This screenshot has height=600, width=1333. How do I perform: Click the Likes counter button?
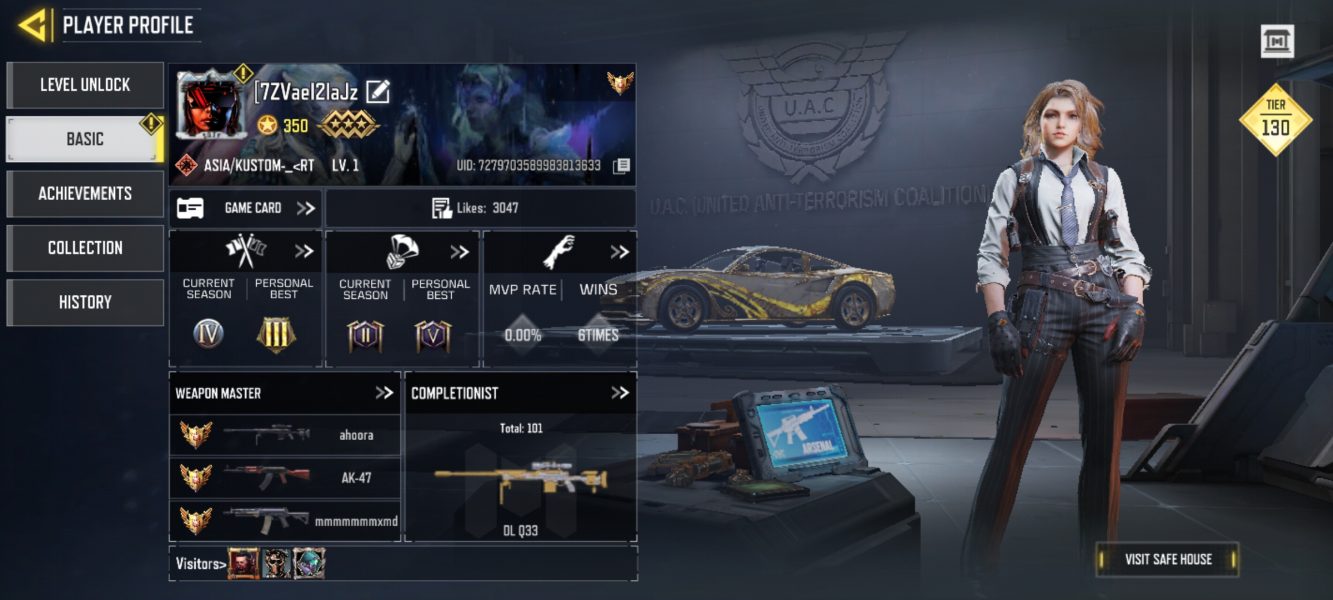click(x=480, y=208)
